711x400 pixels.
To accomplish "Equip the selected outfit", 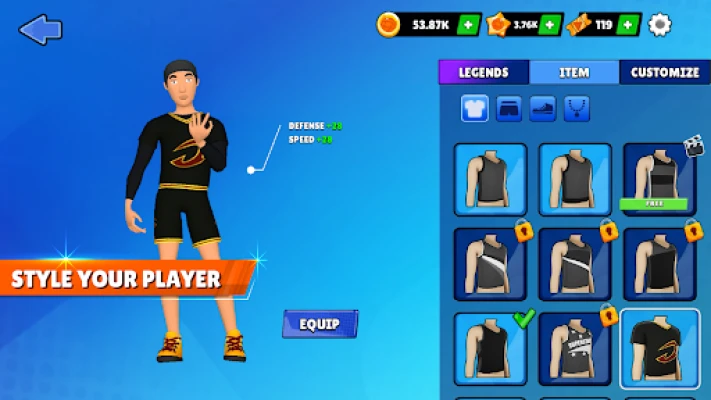I will (320, 324).
